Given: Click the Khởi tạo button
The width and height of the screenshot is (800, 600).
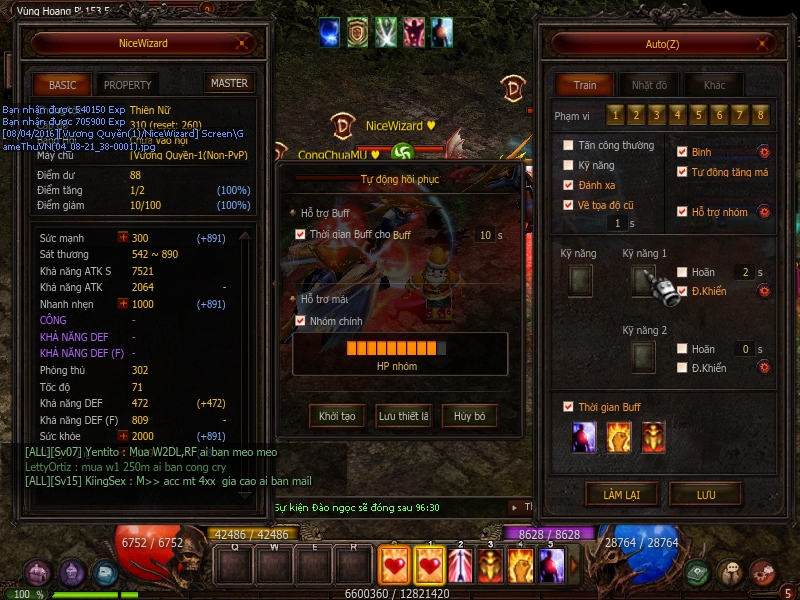Looking at the screenshot, I should [x=336, y=416].
